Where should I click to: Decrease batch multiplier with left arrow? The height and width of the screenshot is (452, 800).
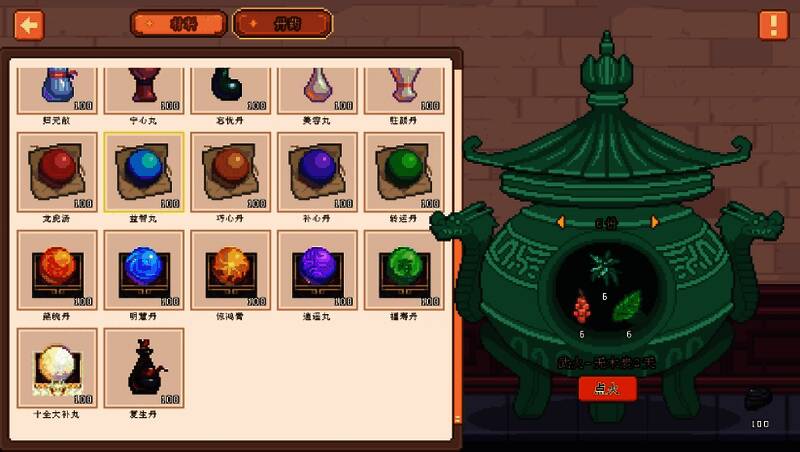tap(562, 222)
